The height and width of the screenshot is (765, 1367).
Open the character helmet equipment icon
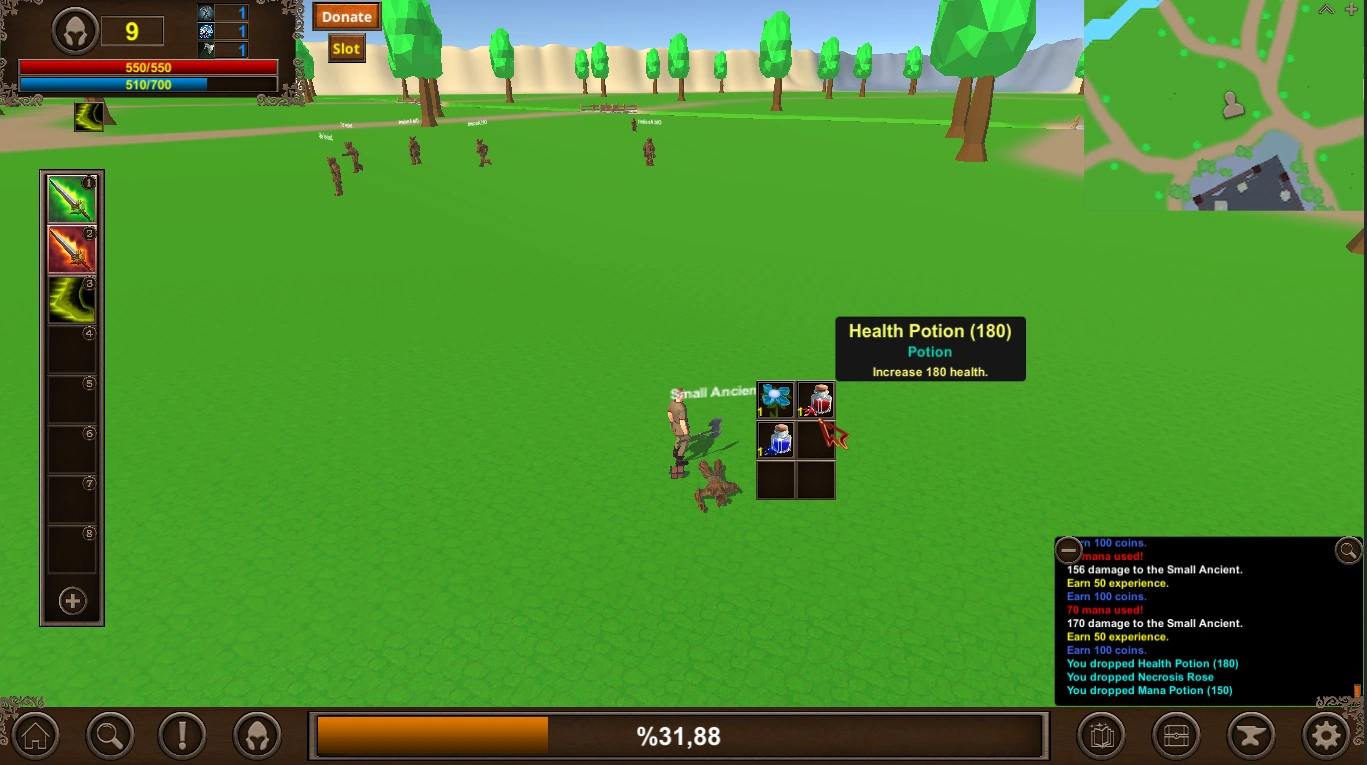click(x=258, y=735)
